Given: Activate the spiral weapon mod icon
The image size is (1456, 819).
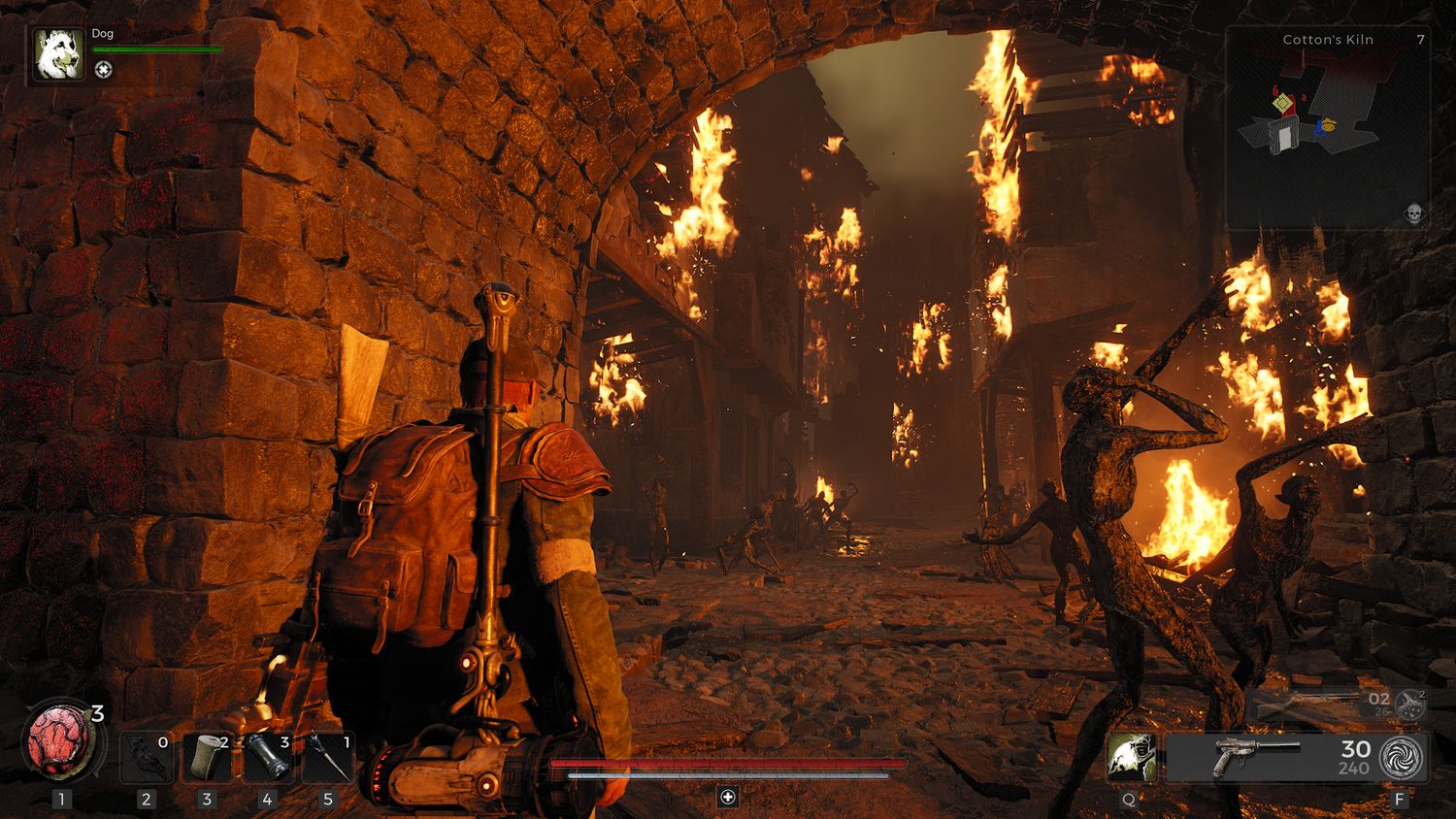Looking at the screenshot, I should (x=1402, y=757).
